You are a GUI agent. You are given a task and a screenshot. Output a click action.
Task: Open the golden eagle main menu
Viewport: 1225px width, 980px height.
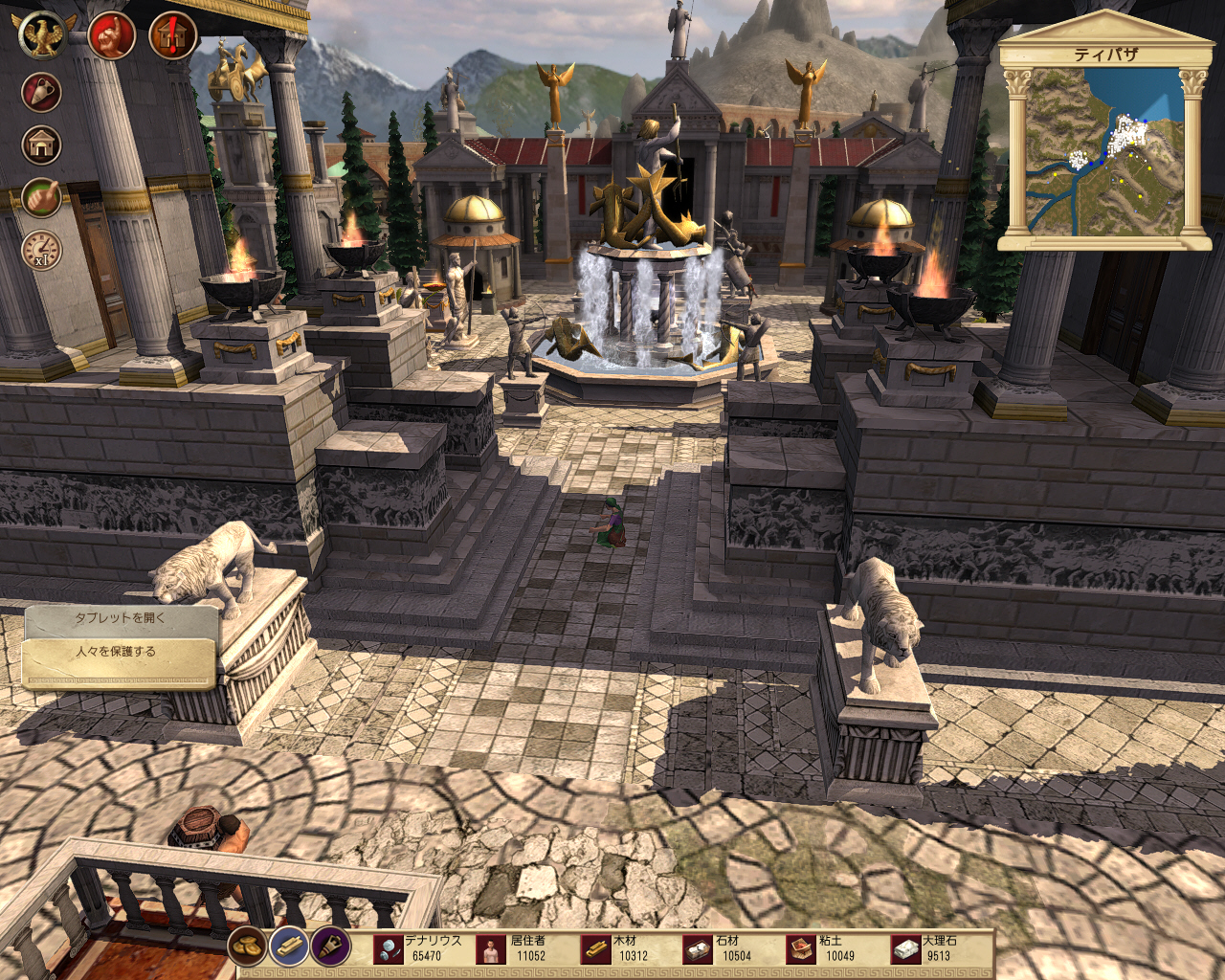point(41,35)
